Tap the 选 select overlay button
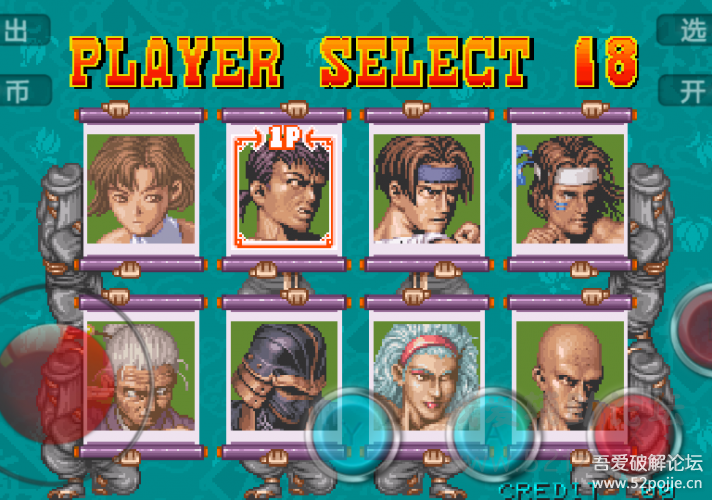712x500 pixels. [690, 30]
